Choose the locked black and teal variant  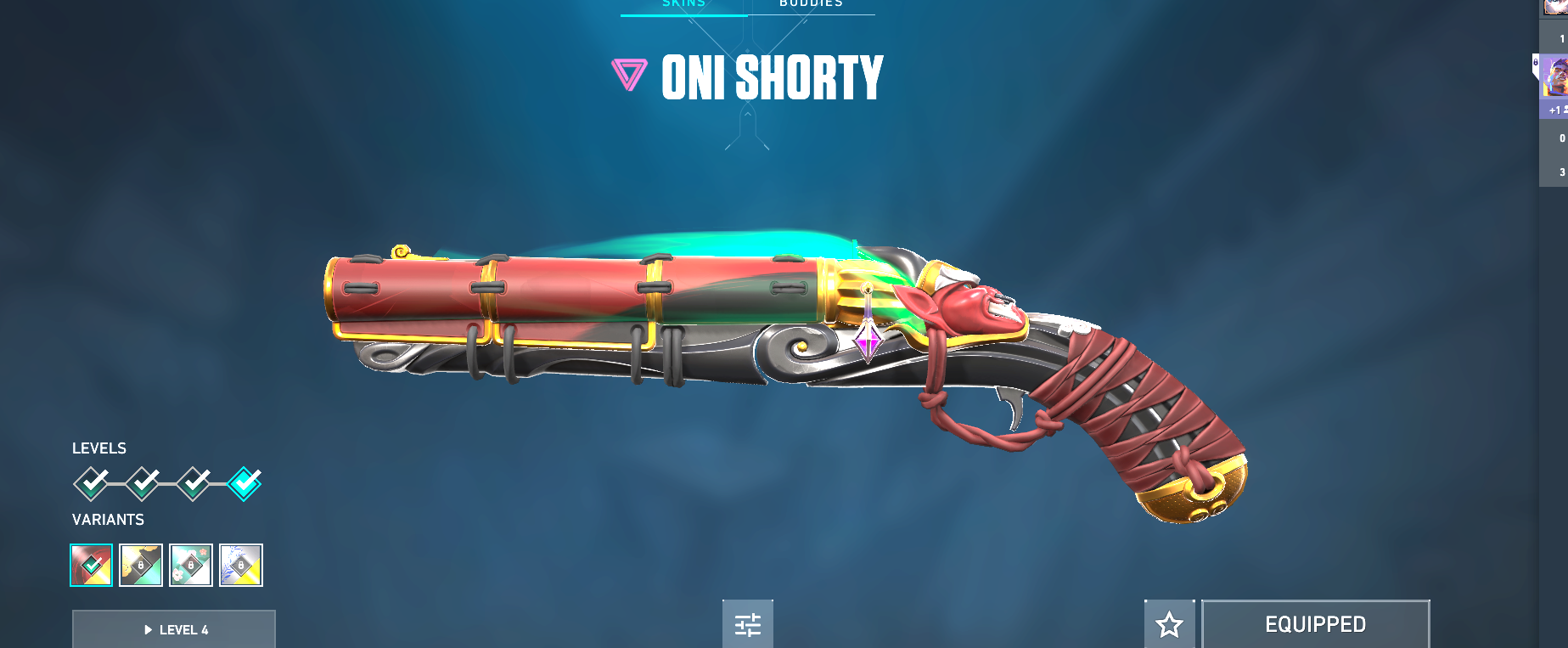(141, 565)
